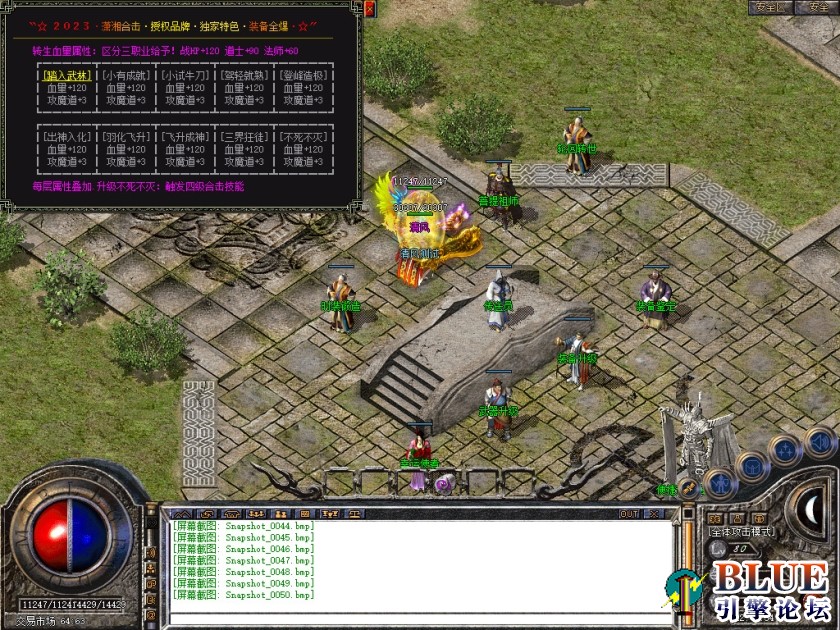
Task: Pick the 不死不灭 rebirth tier
Action: 302,136
